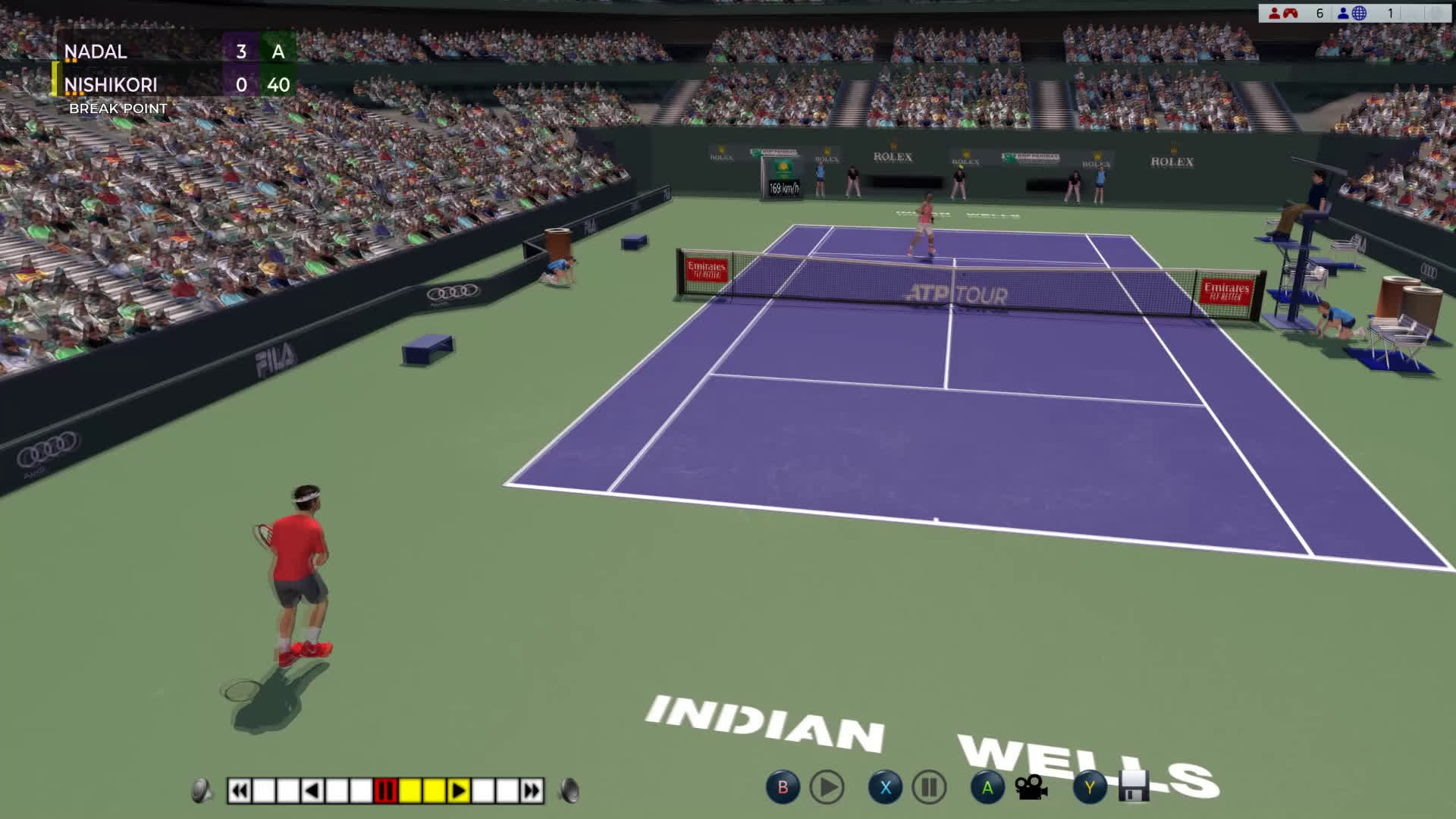Open the blue globe online players indicator
The image size is (1456, 819).
1352,13
